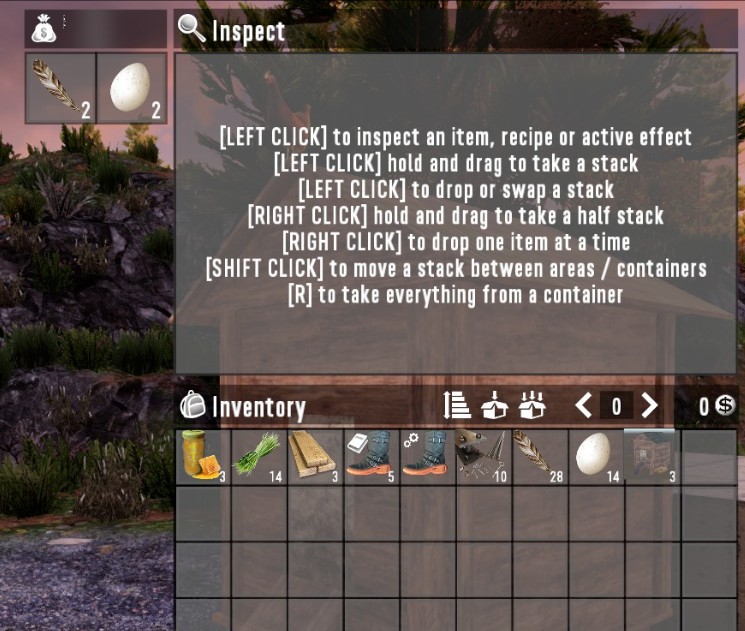Select the honey jar in the inventory
Image resolution: width=745 pixels, height=631 pixels.
coord(203,457)
